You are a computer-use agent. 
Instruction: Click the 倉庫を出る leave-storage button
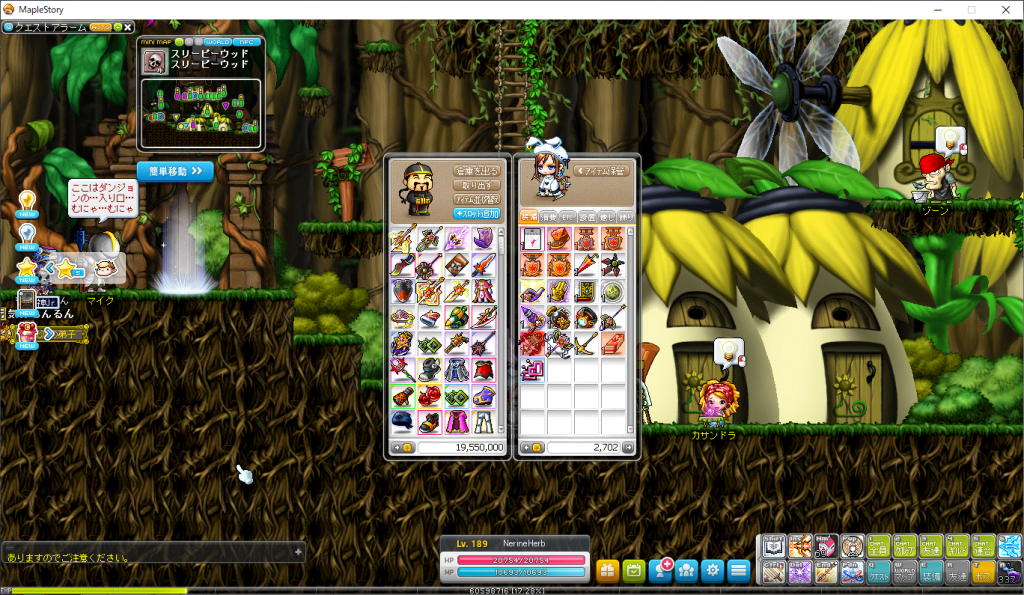476,171
